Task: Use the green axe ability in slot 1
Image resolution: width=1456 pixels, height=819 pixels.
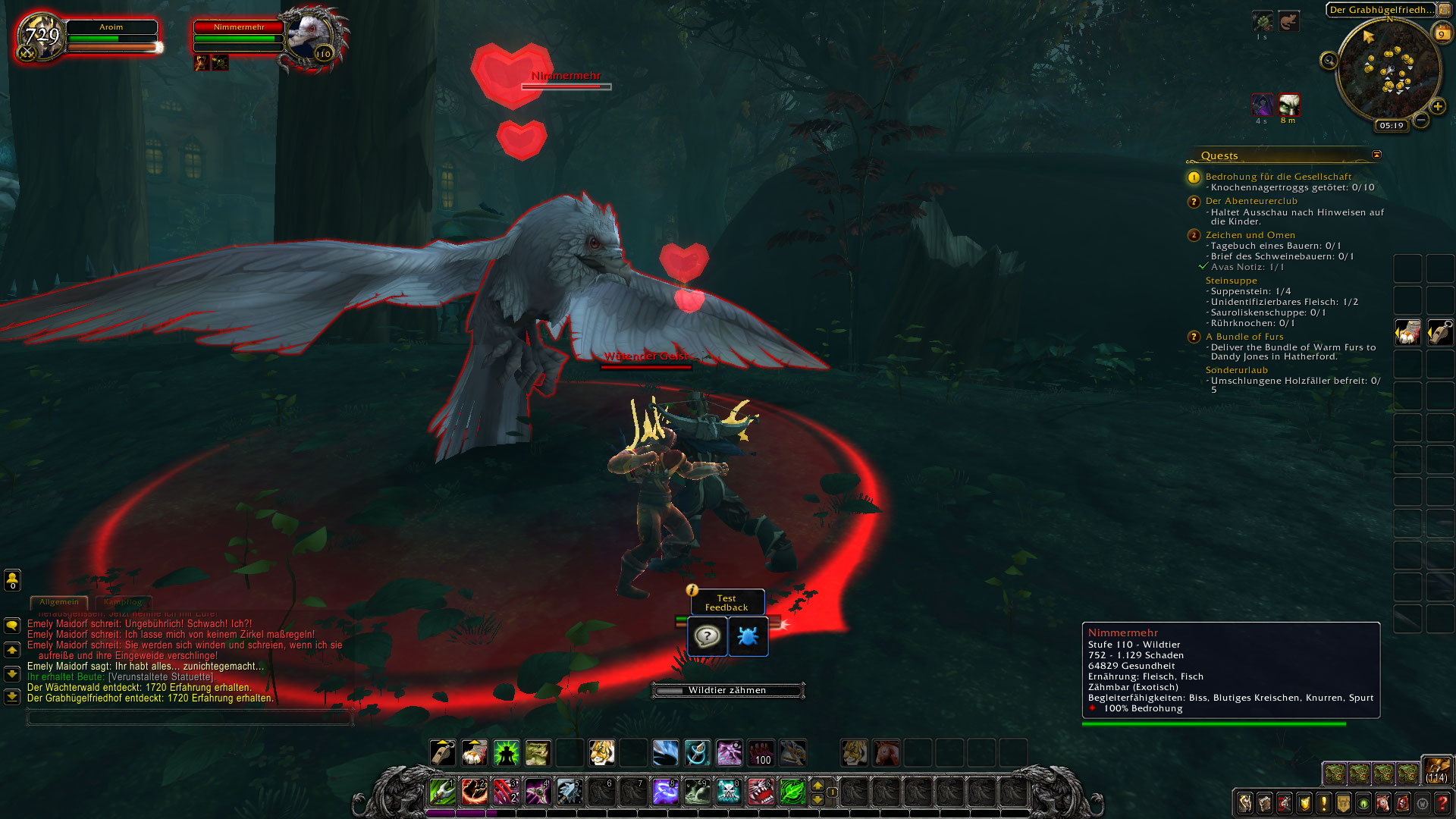Action: coord(442,792)
